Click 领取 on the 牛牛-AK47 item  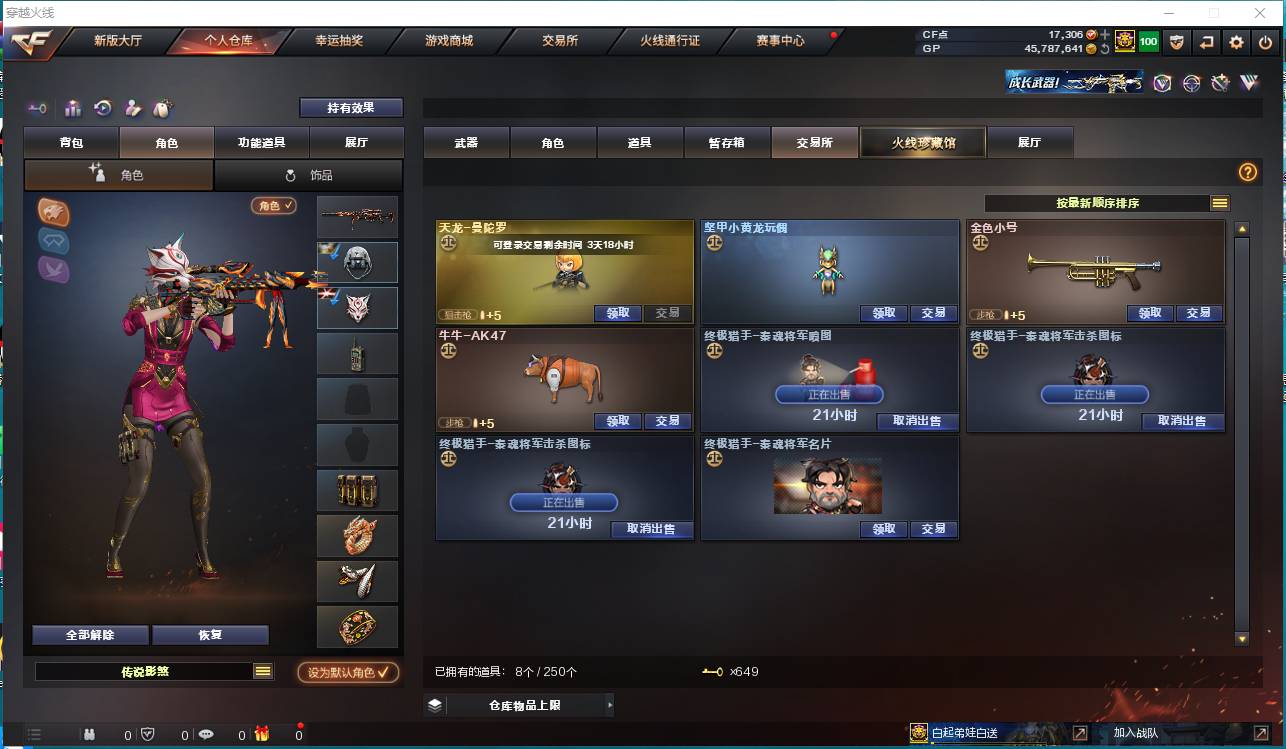point(617,421)
